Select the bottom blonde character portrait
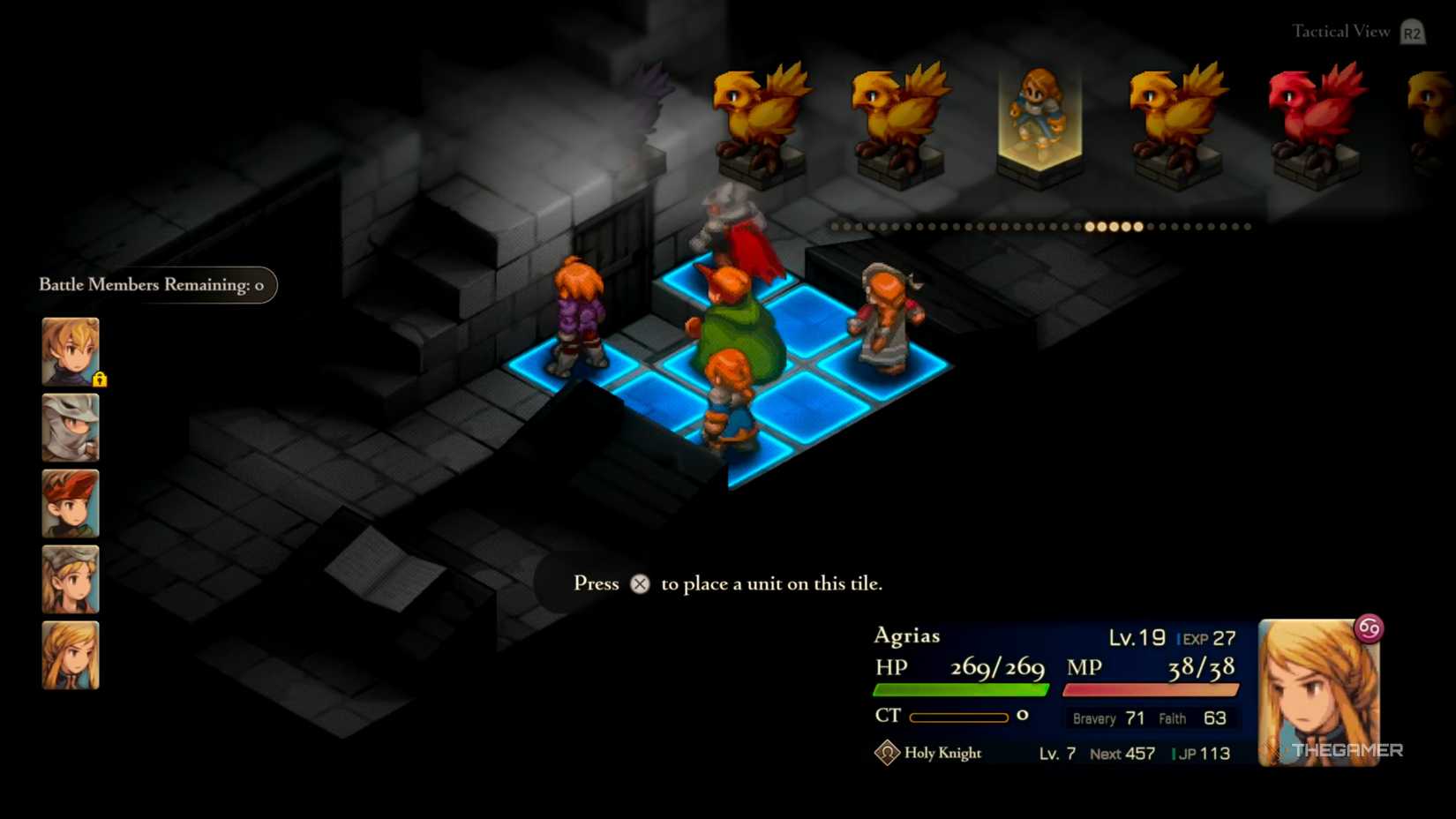Viewport: 1456px width, 819px height. coord(70,653)
